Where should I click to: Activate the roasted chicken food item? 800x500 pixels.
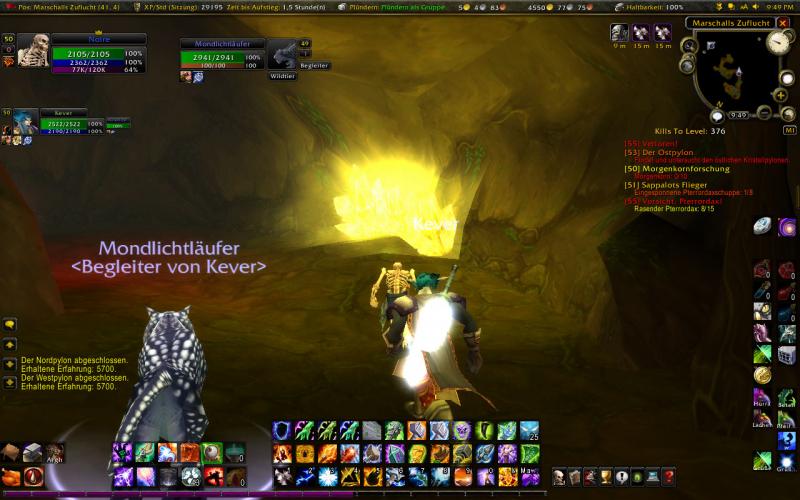coord(12,476)
